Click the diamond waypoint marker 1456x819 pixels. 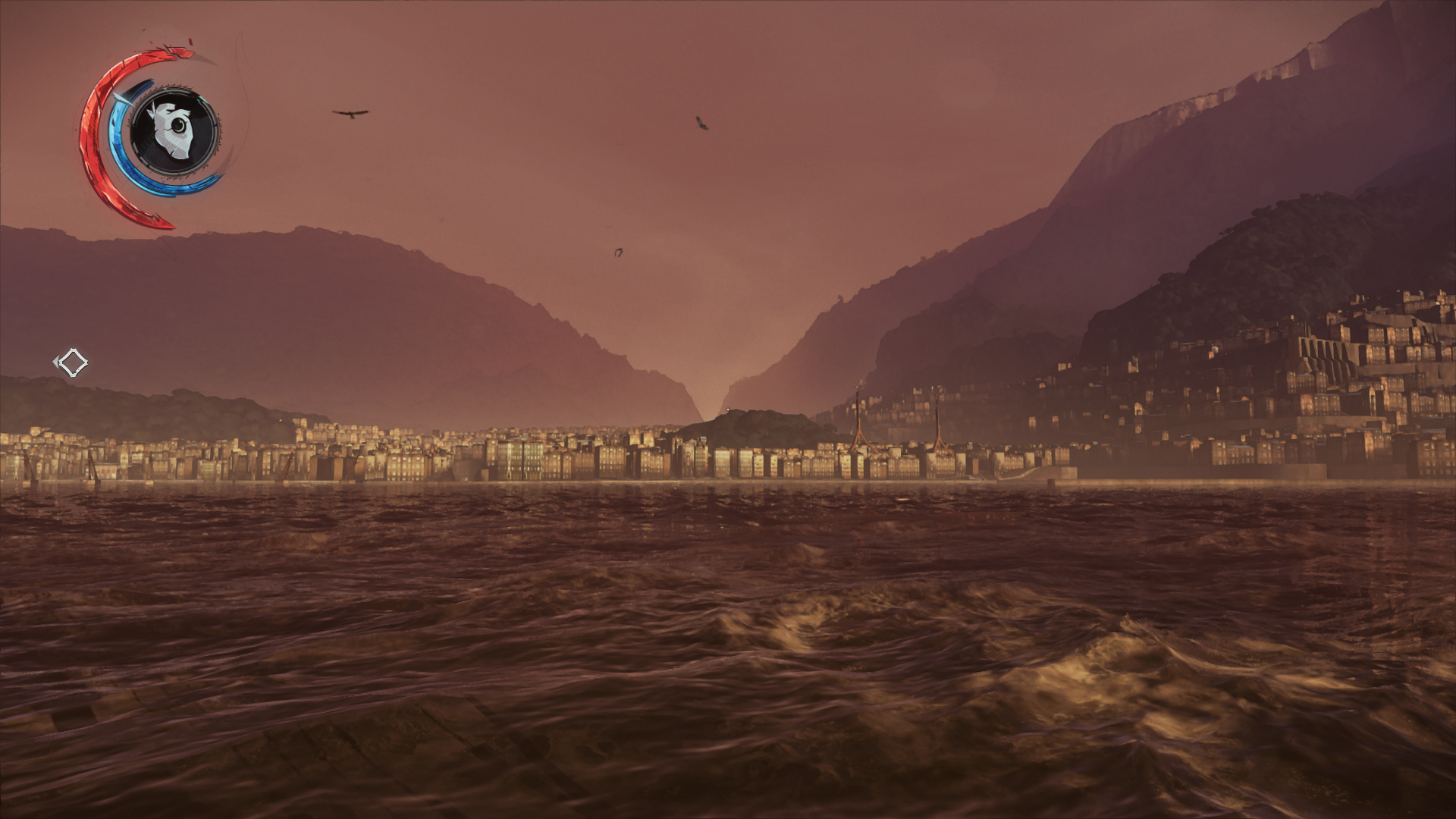pos(74,364)
